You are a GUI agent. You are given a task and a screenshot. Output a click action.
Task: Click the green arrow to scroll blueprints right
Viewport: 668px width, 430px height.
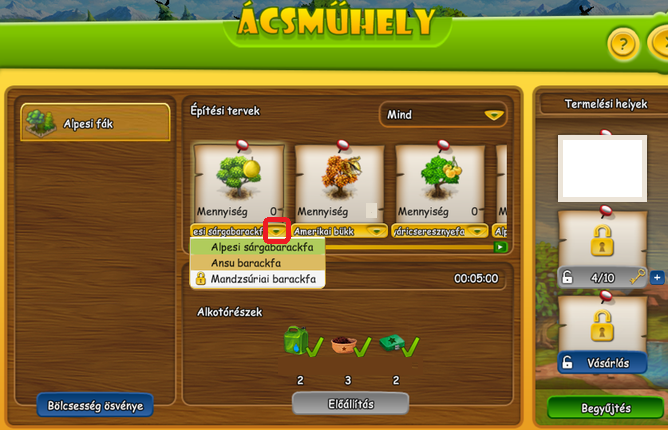pos(499,247)
